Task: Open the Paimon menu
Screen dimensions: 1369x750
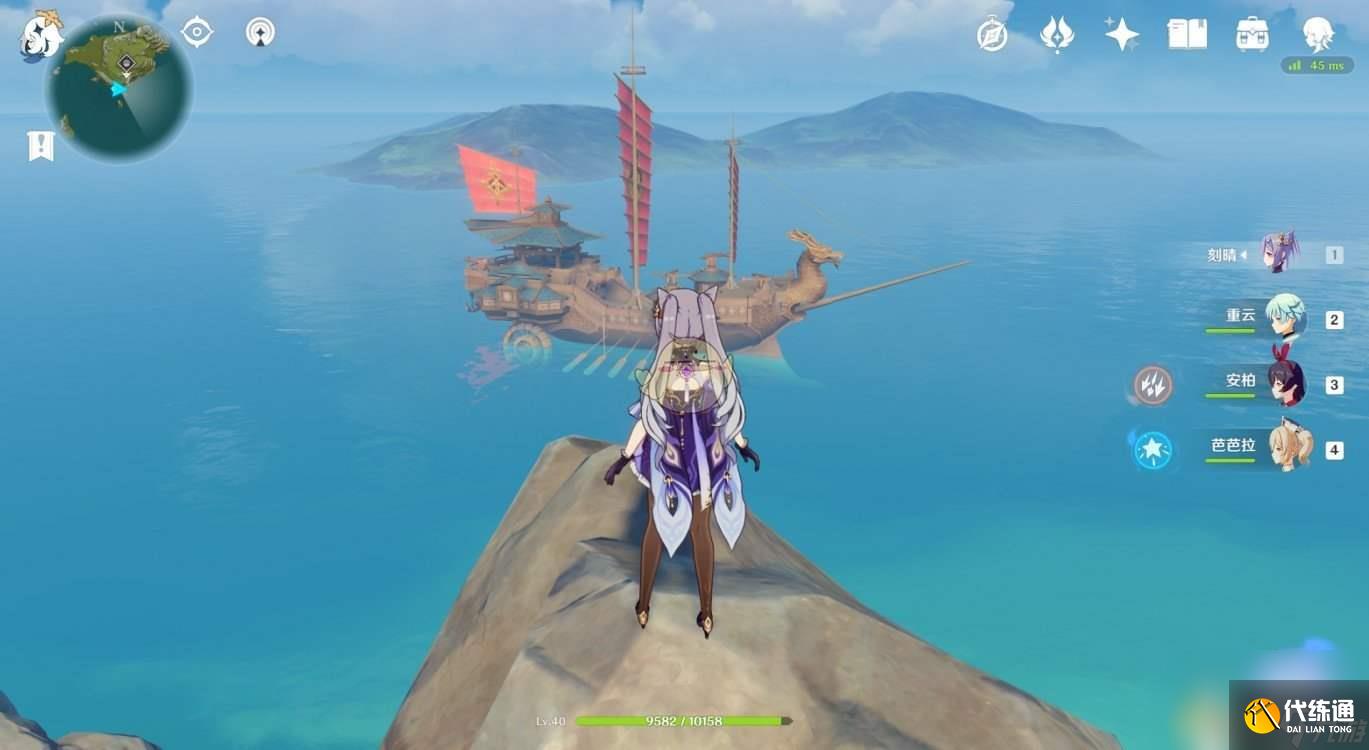Action: coord(41,36)
